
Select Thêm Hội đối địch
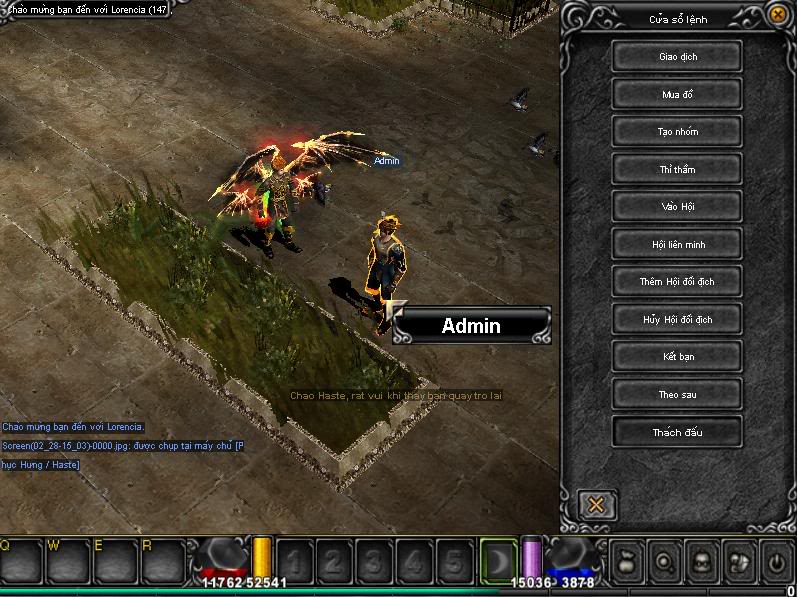[x=677, y=282]
